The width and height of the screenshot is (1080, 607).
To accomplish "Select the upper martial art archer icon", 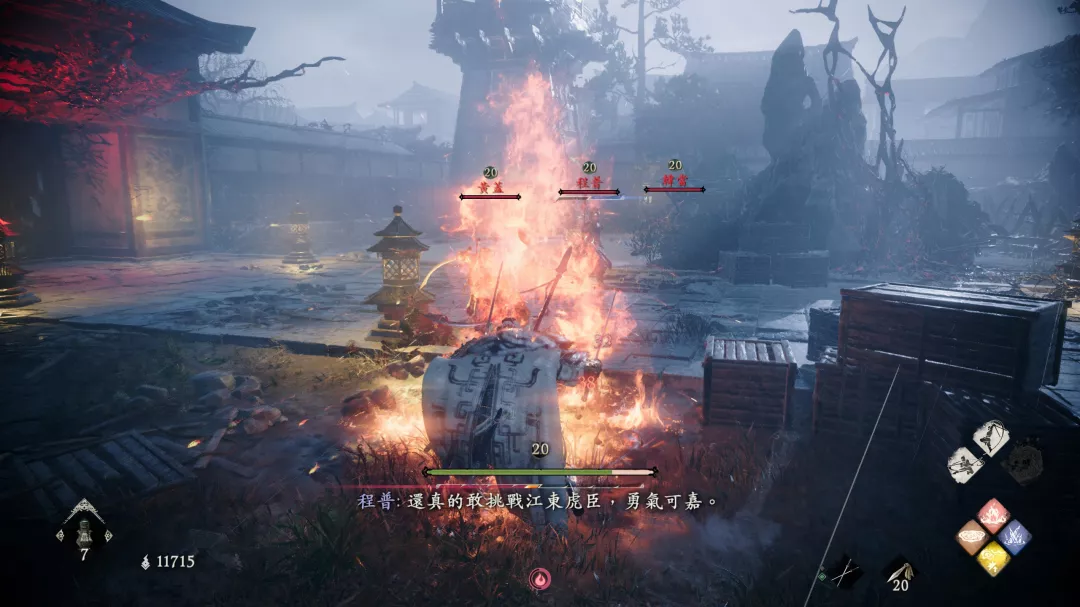I will pyautogui.click(x=990, y=439).
